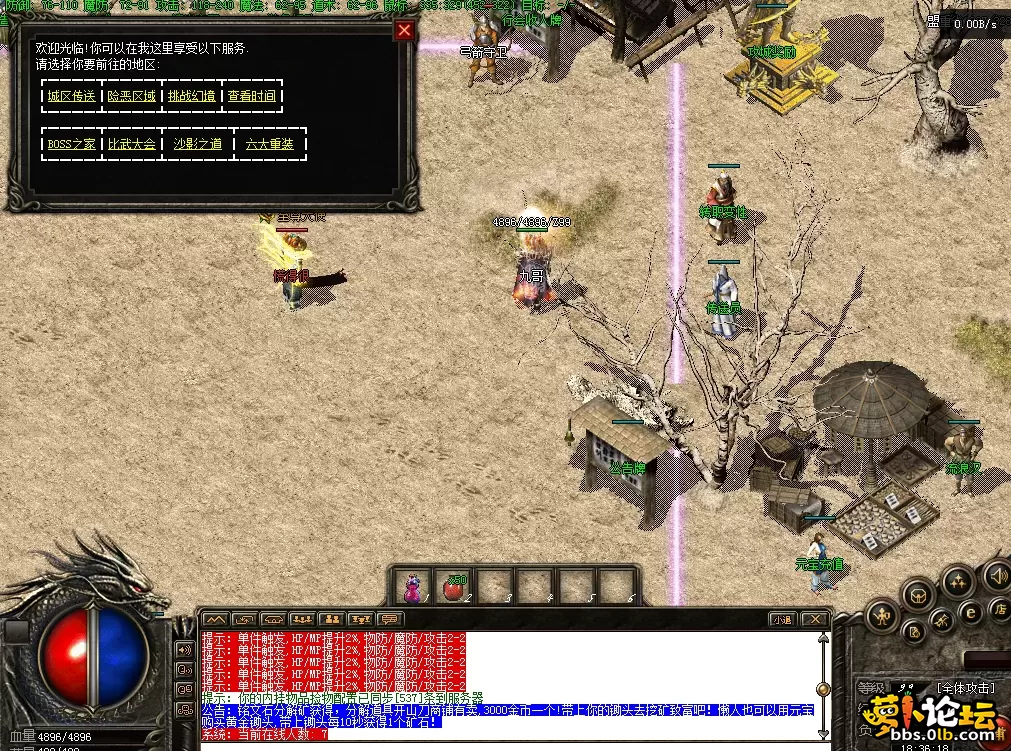Travel to BOSS之家

(x=72, y=144)
